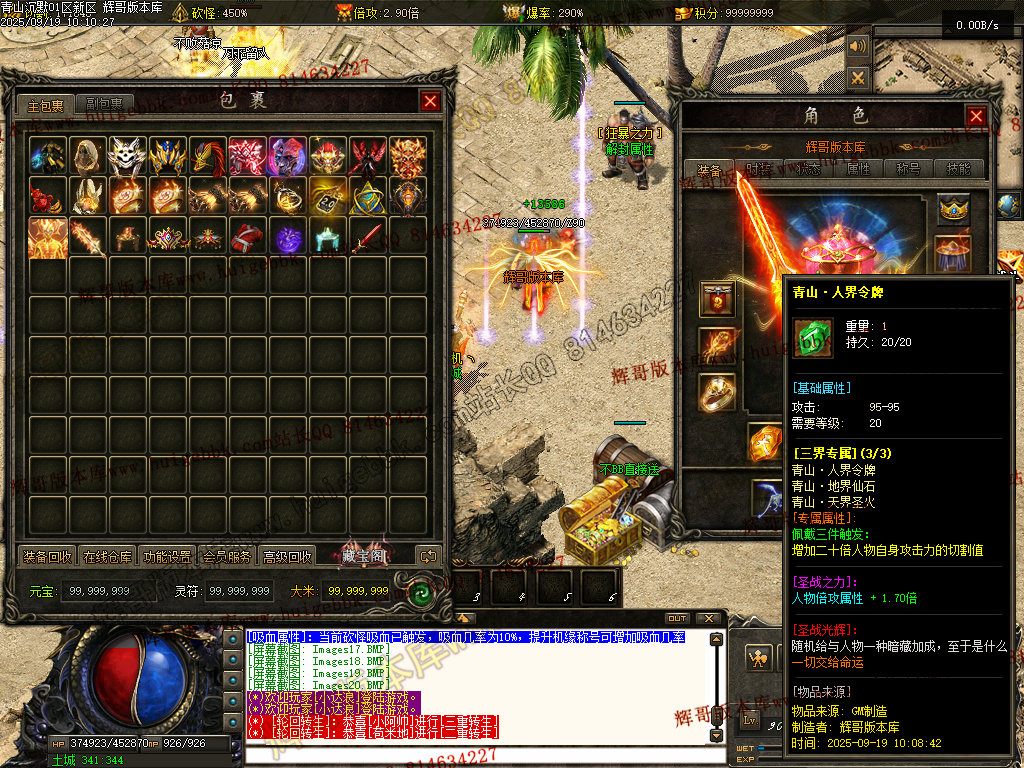Select the purple orb item in bag
Screen dimensions: 1024x768
tap(288, 237)
